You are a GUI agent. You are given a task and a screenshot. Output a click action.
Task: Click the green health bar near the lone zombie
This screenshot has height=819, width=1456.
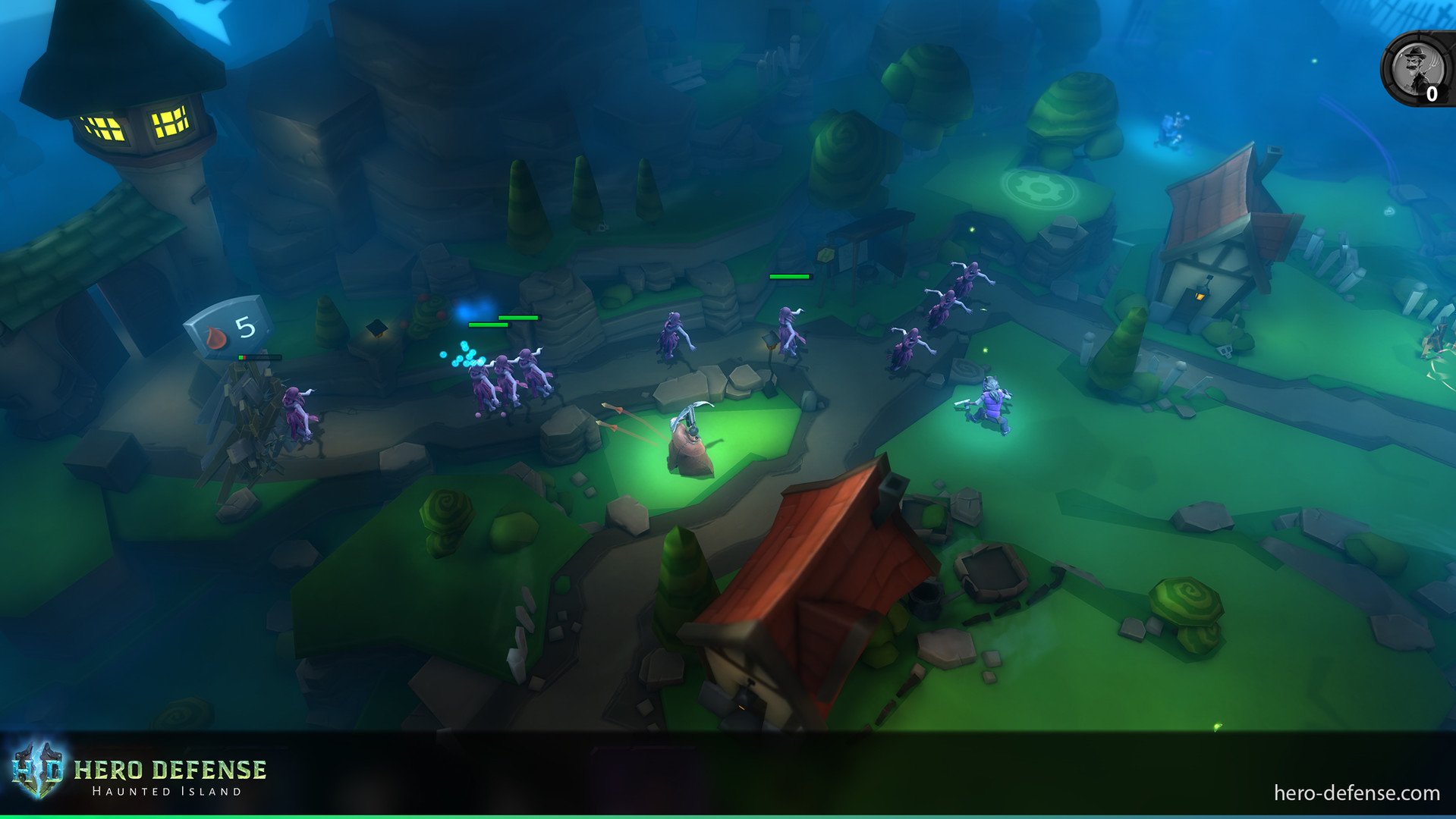[790, 278]
